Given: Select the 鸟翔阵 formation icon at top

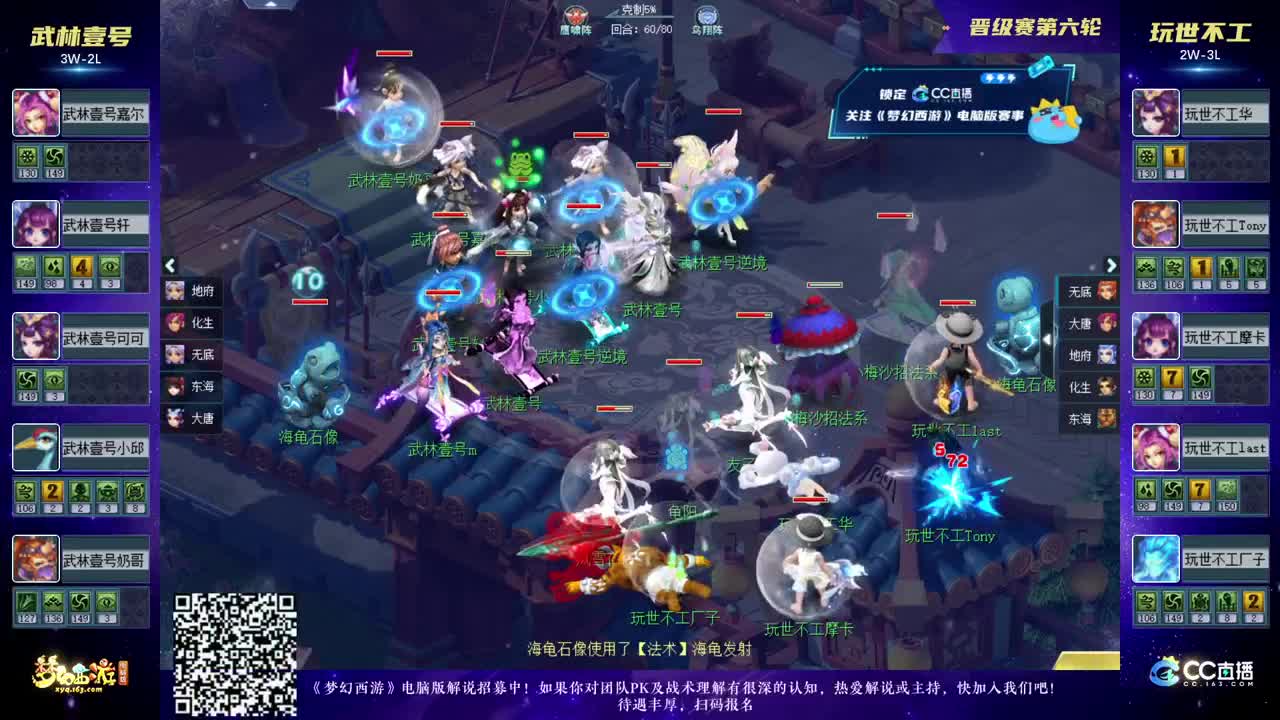Looking at the screenshot, I should pyautogui.click(x=706, y=15).
